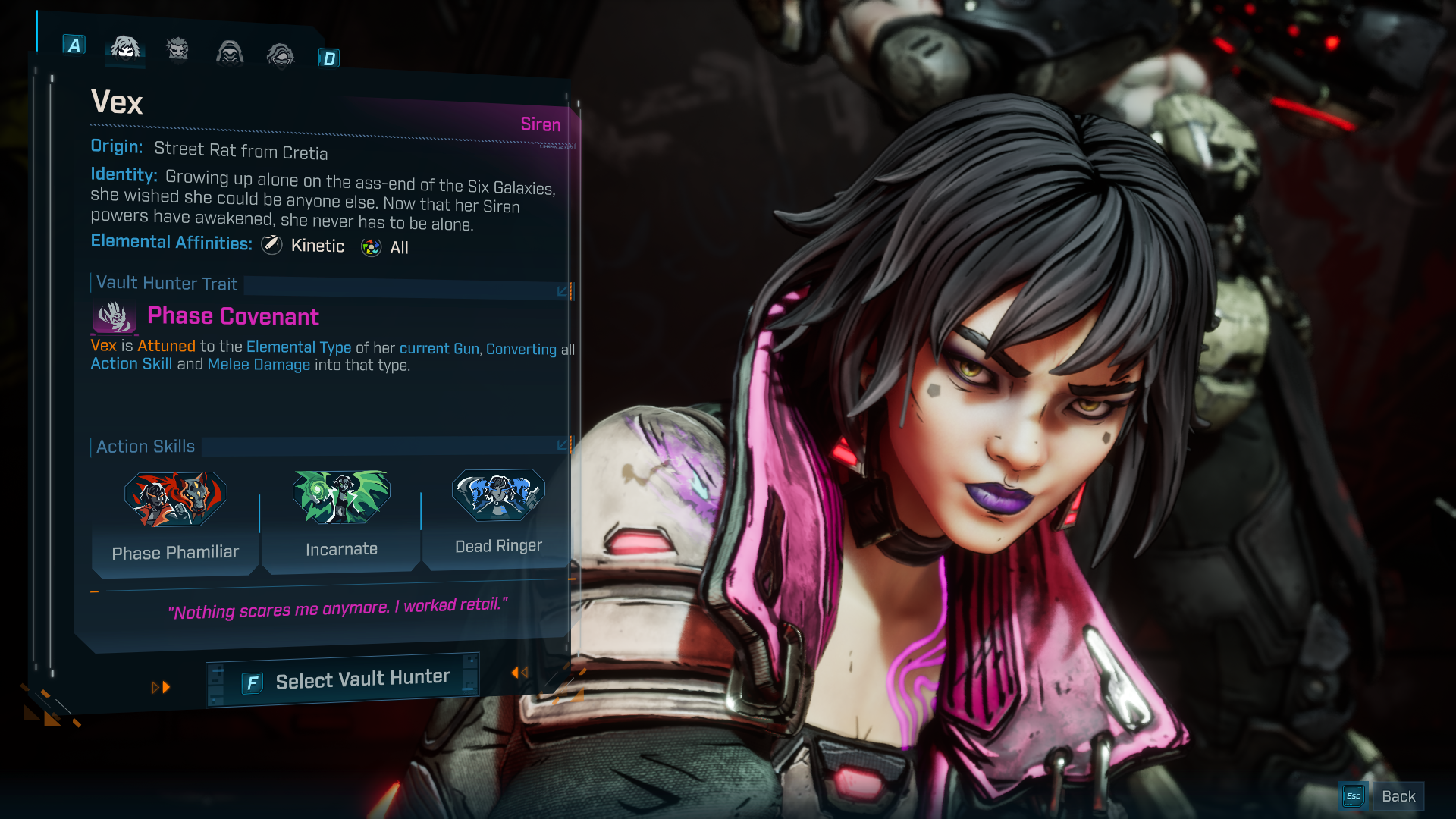Click the All elements affinity icon
The image size is (1456, 819).
(370, 246)
